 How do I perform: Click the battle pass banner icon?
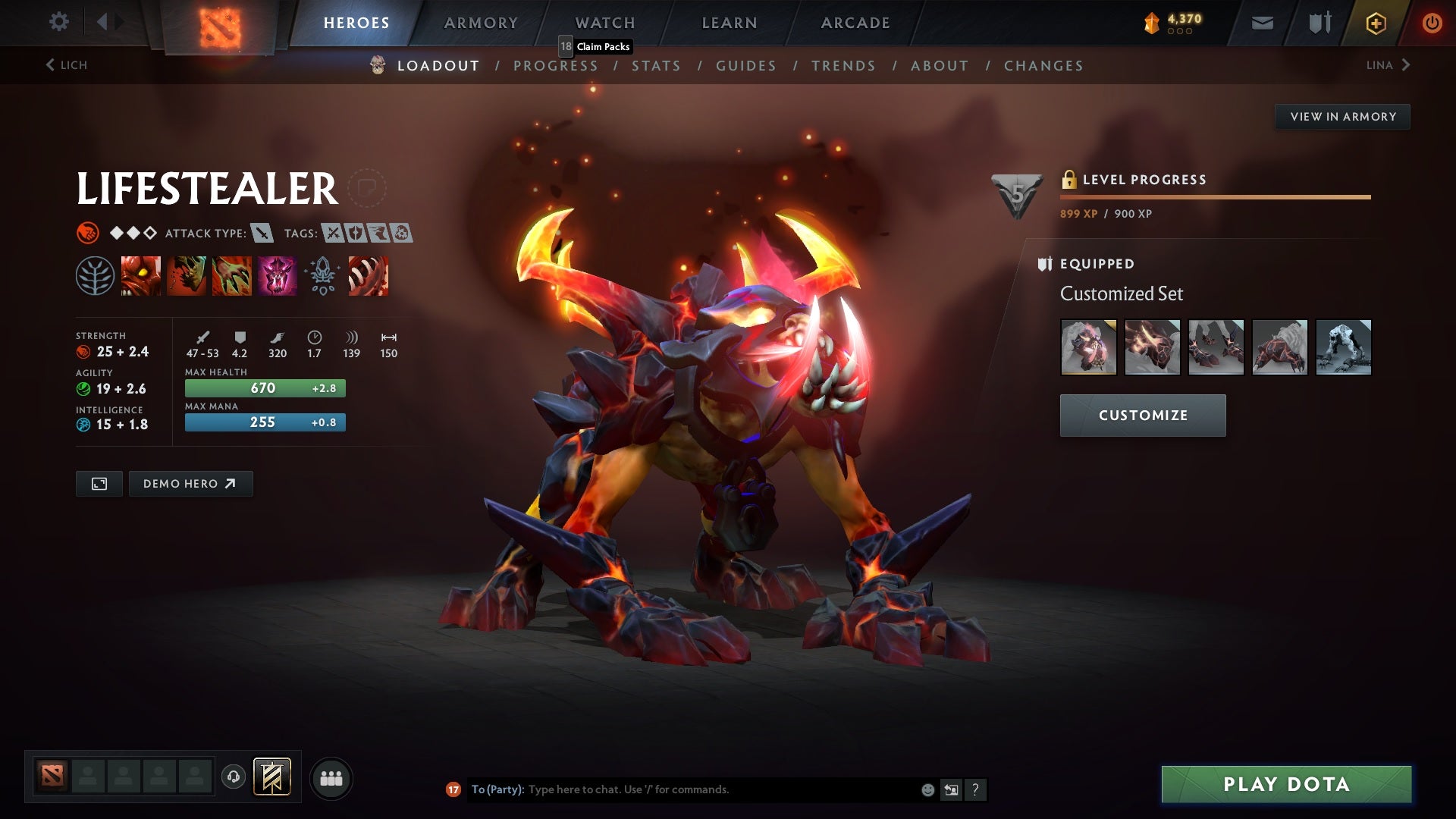click(271, 777)
